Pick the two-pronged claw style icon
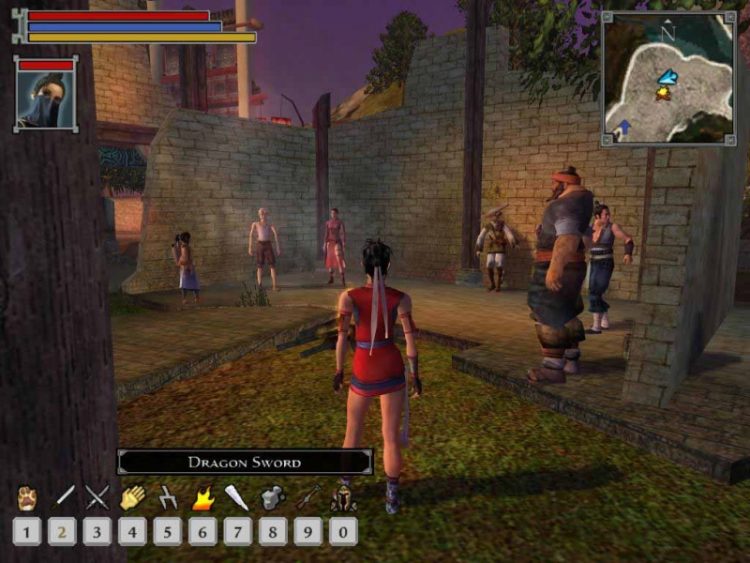750x563 pixels. point(168,497)
